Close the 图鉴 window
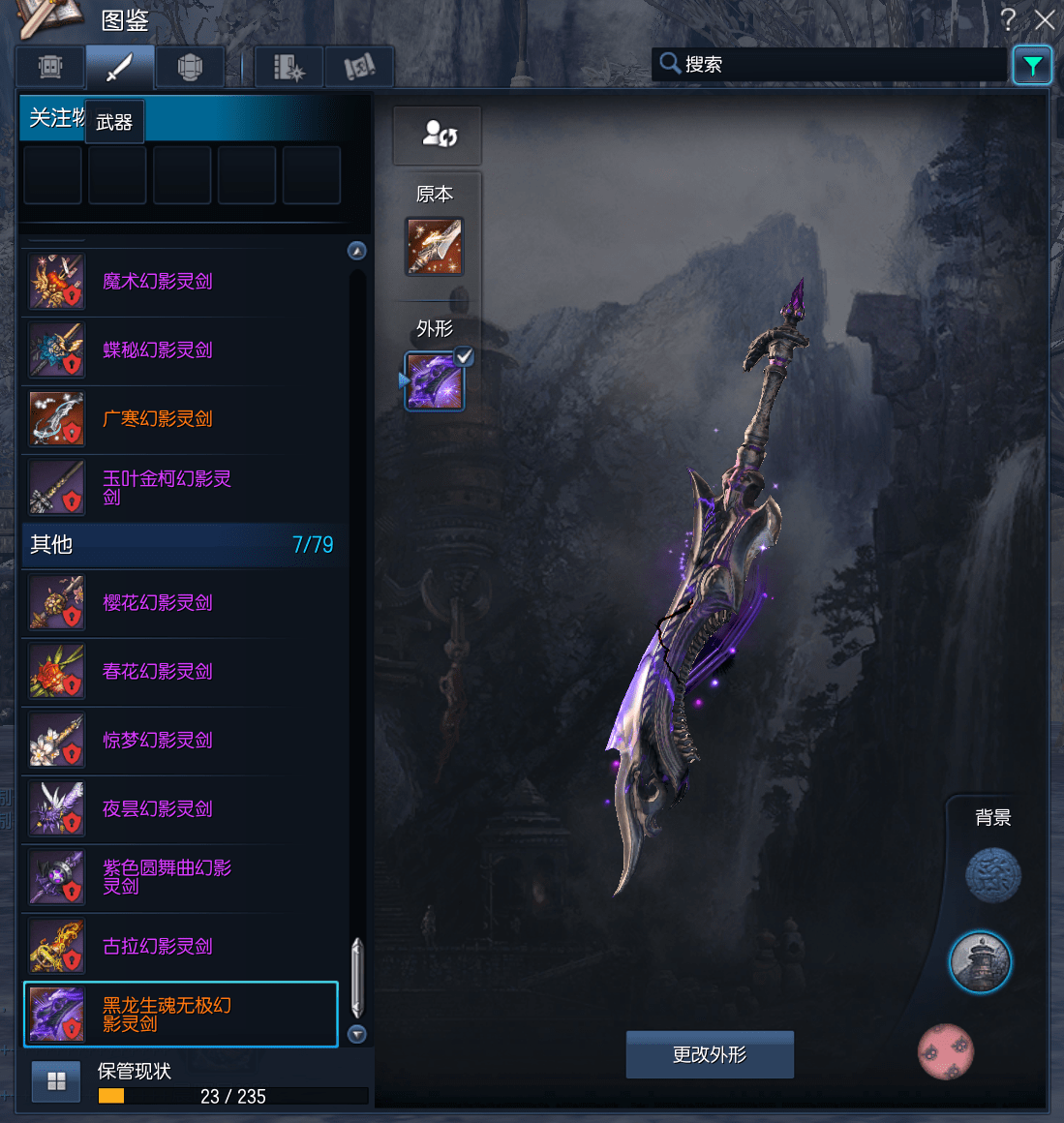The image size is (1064, 1123). click(x=1045, y=19)
